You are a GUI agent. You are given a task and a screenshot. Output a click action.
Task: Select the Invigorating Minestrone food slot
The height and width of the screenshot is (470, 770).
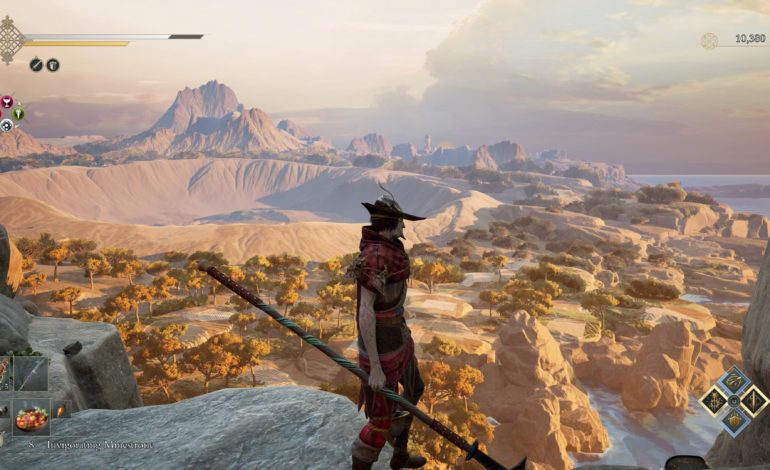point(31,415)
